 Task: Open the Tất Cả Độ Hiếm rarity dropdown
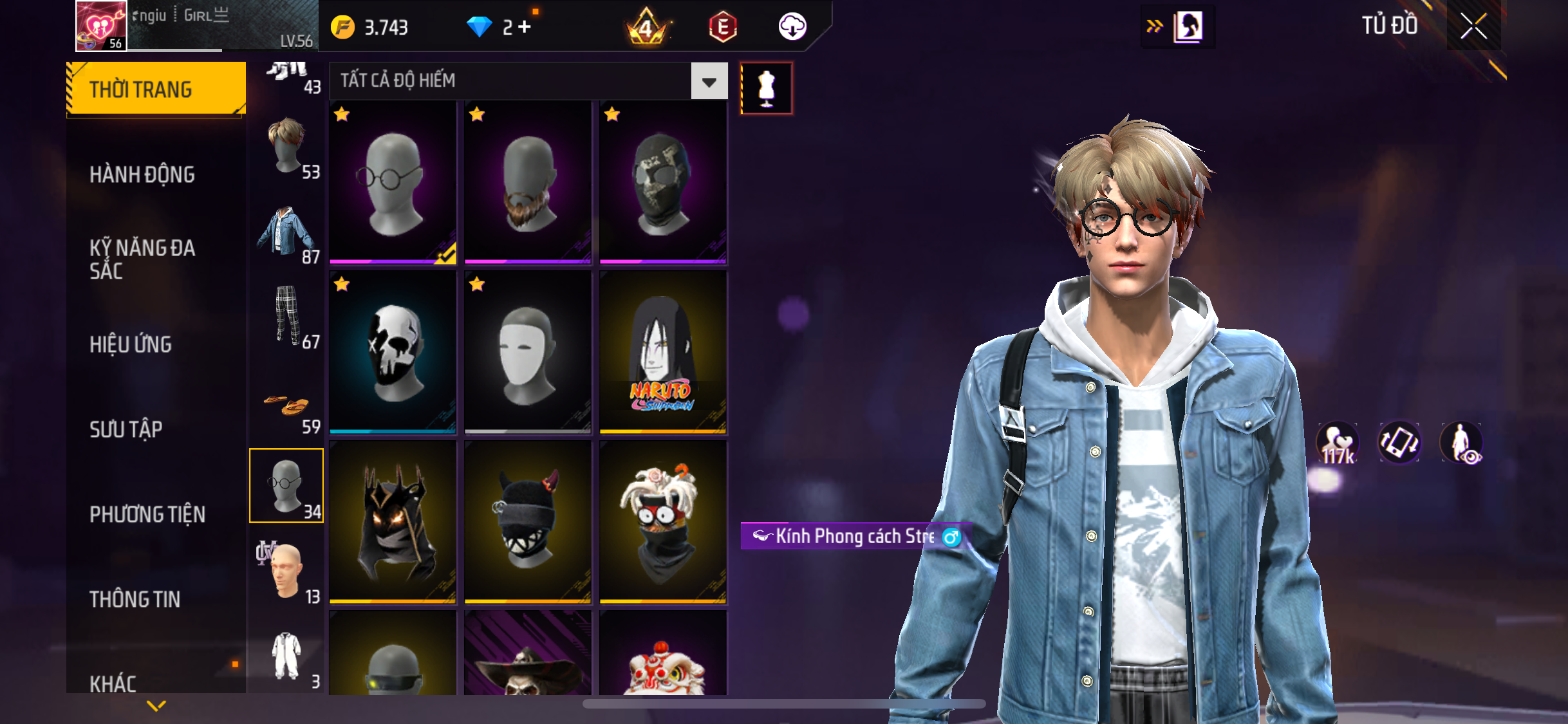[x=709, y=81]
